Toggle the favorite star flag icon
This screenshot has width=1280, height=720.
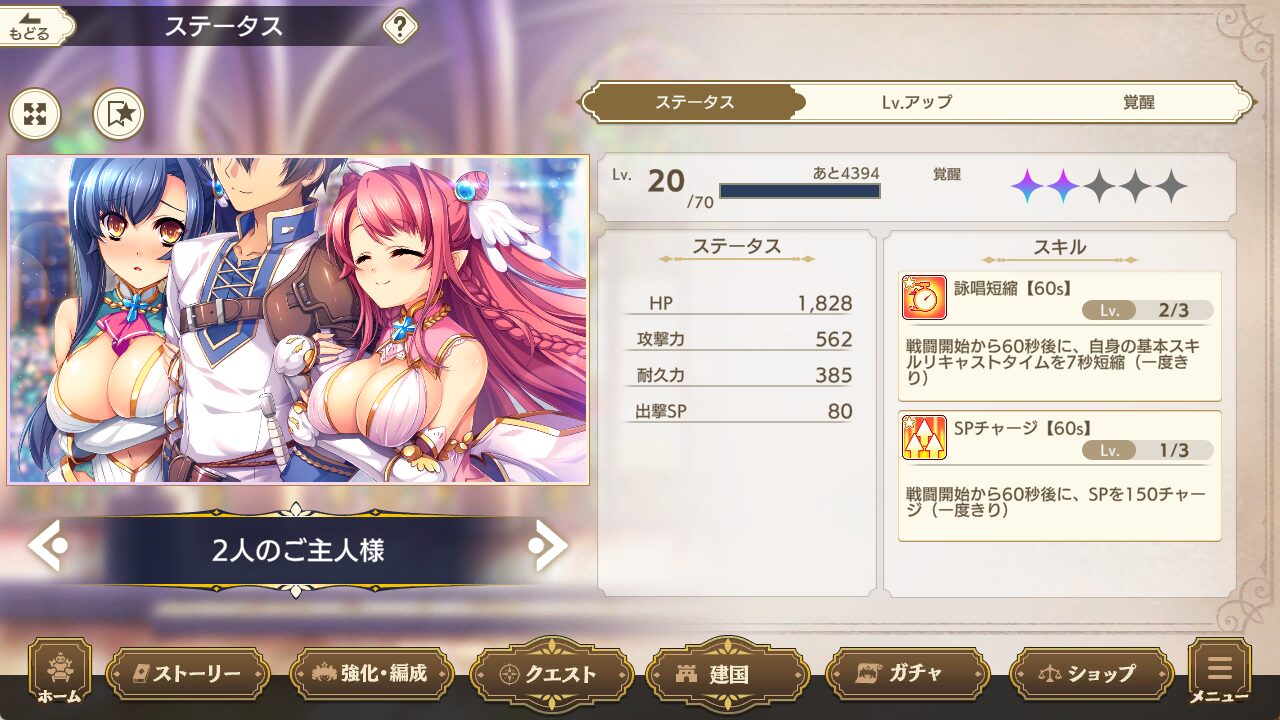click(x=119, y=114)
